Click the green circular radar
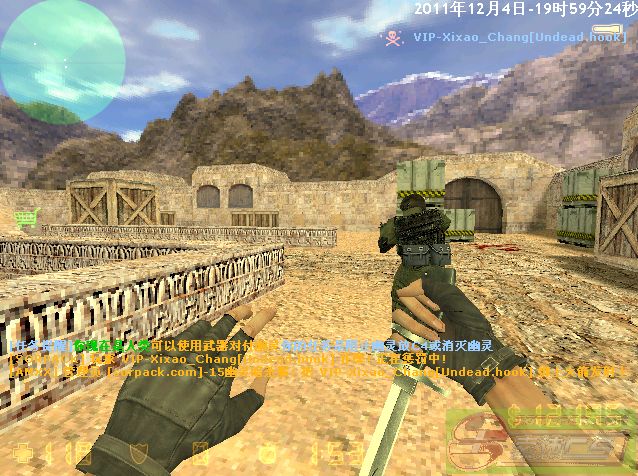This screenshot has width=638, height=476. coord(62,60)
